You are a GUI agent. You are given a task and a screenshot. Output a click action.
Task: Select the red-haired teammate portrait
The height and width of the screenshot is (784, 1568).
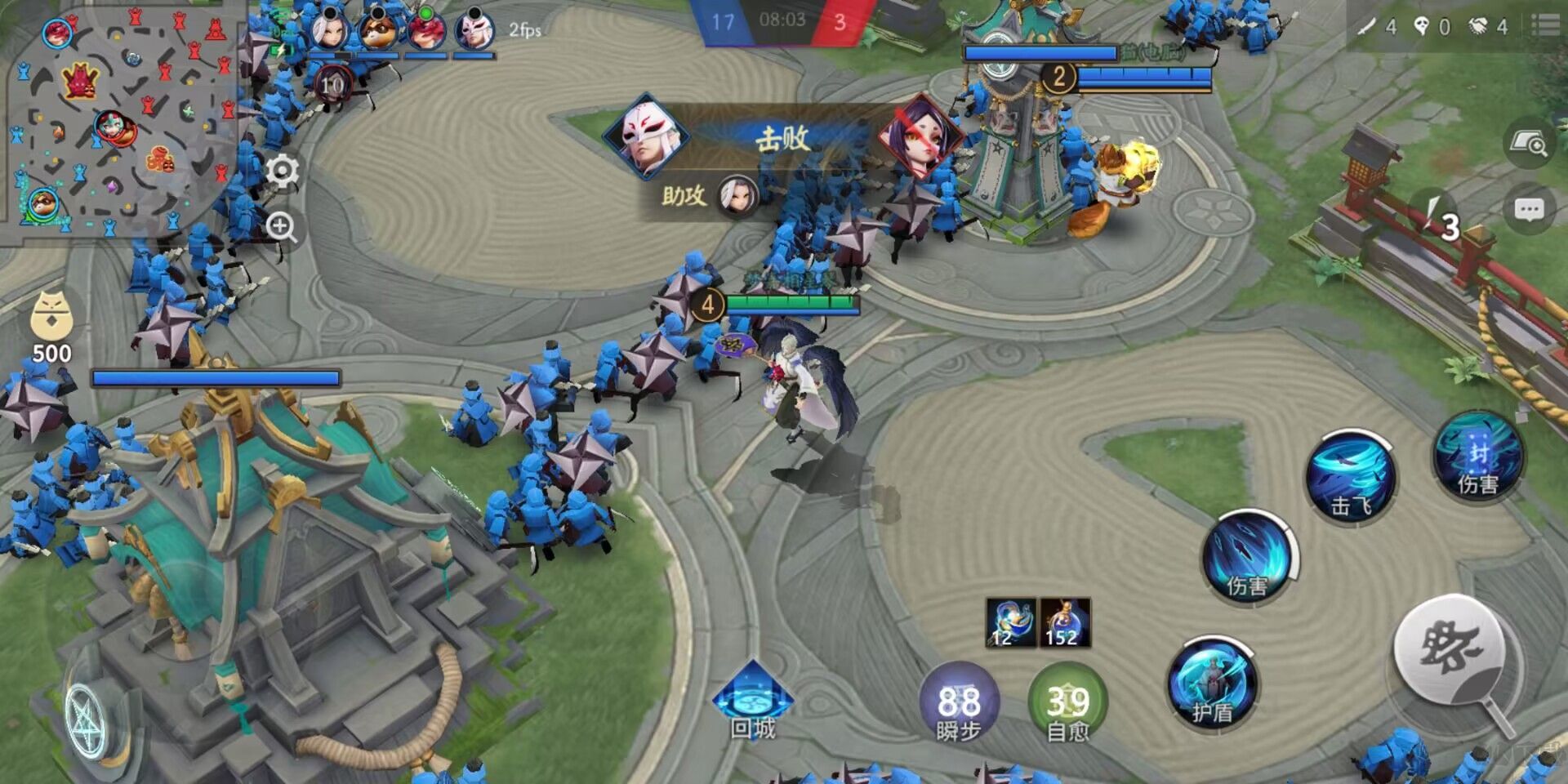click(425, 30)
